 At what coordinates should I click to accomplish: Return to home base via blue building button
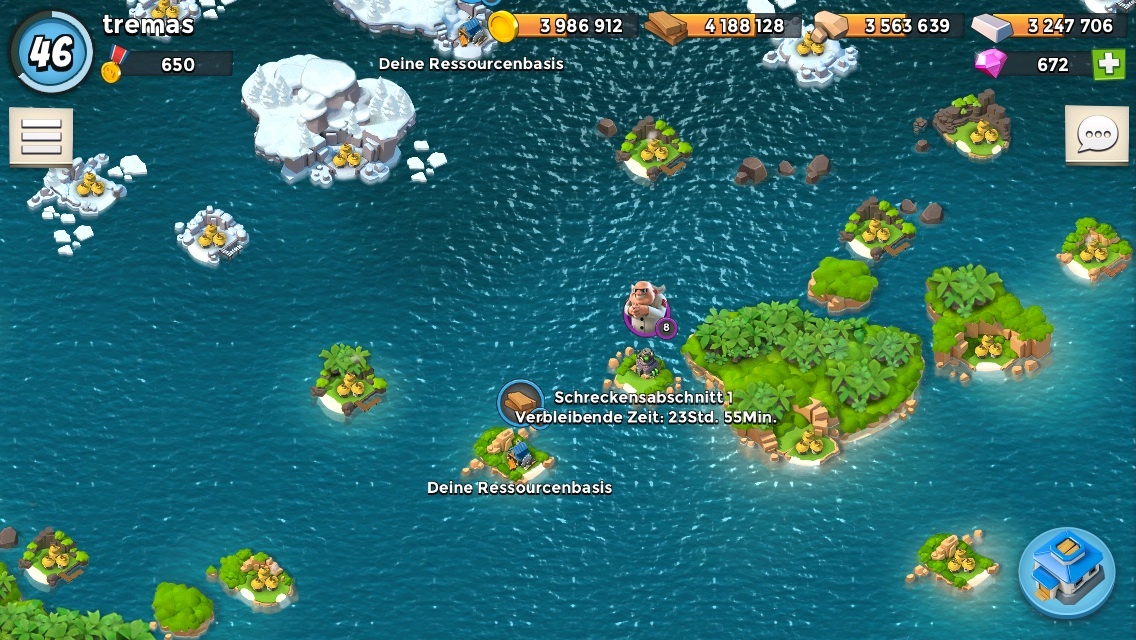point(1066,572)
